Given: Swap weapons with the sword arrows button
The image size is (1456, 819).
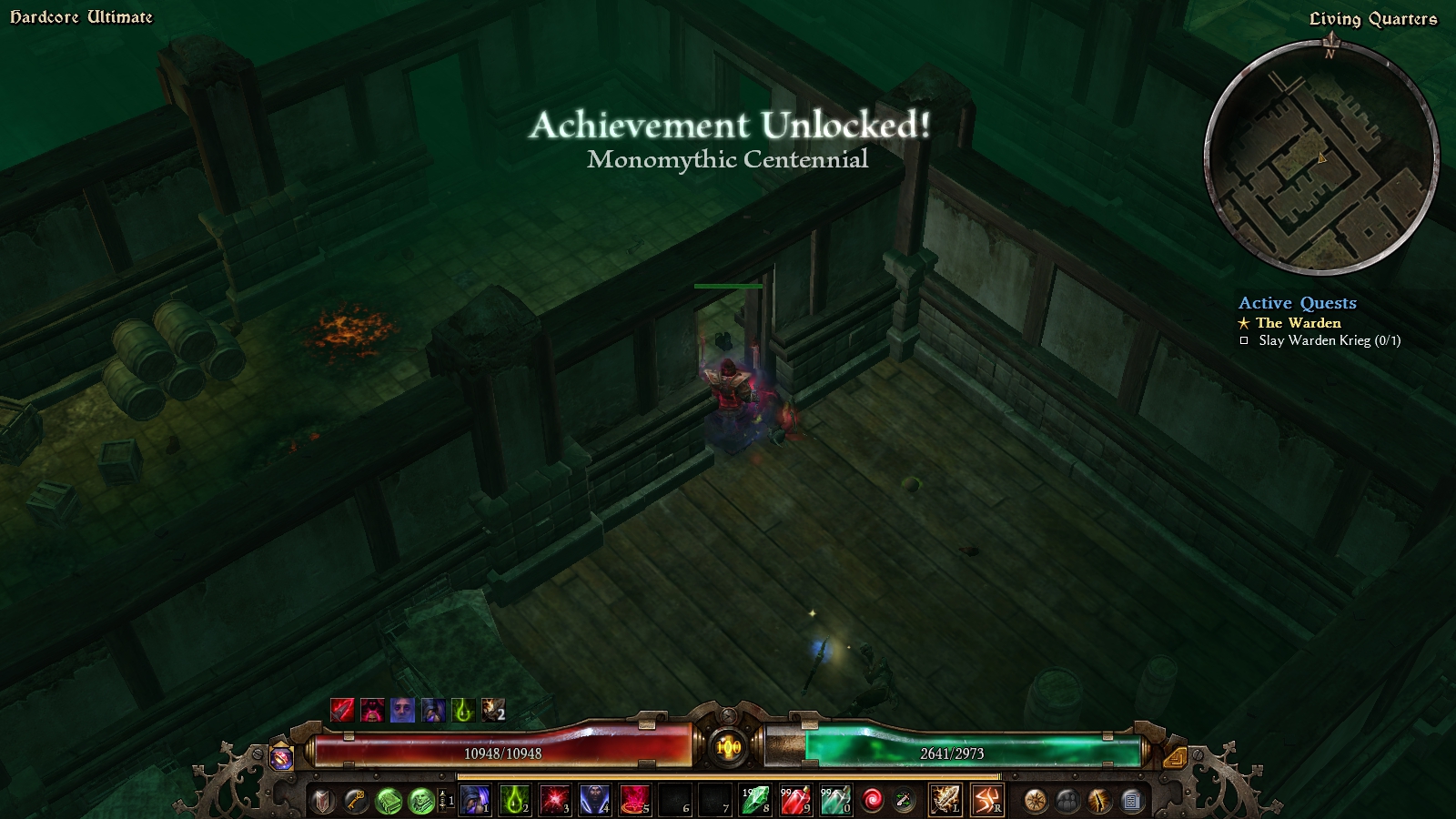Looking at the screenshot, I should pos(904,800).
